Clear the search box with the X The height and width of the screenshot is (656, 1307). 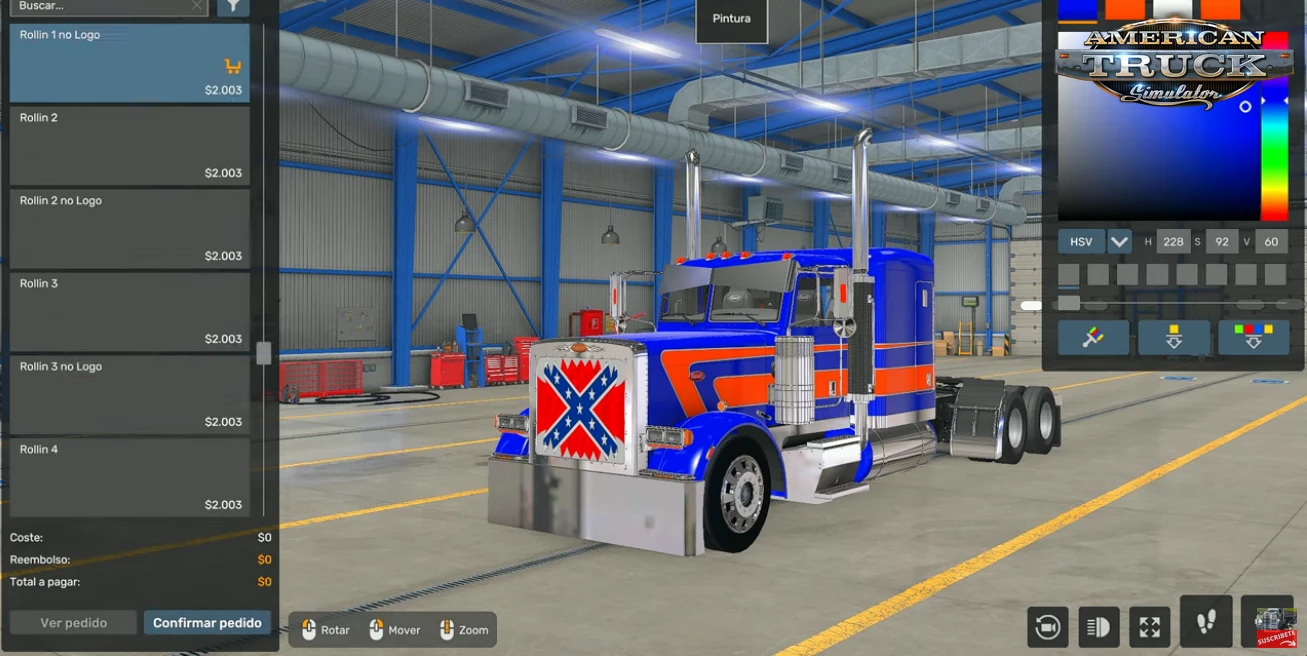[197, 6]
